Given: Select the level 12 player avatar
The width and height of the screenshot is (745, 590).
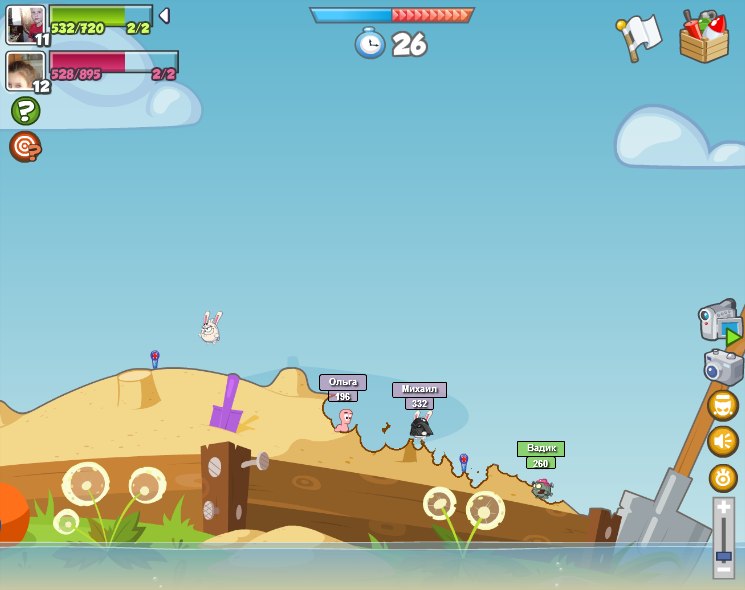Looking at the screenshot, I should point(24,70).
